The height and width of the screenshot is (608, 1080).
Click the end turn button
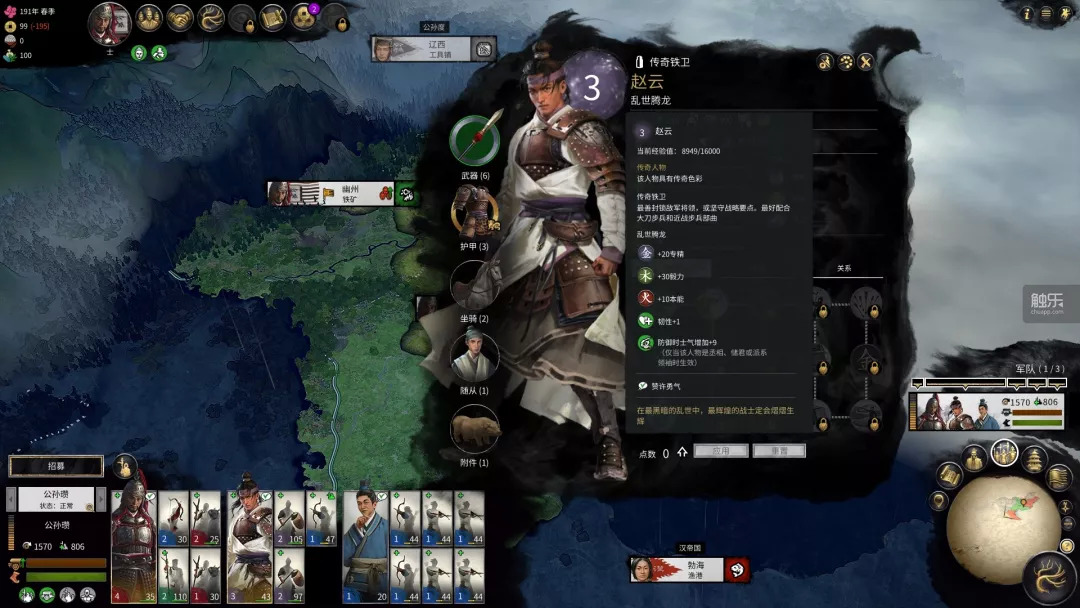pos(1049,577)
